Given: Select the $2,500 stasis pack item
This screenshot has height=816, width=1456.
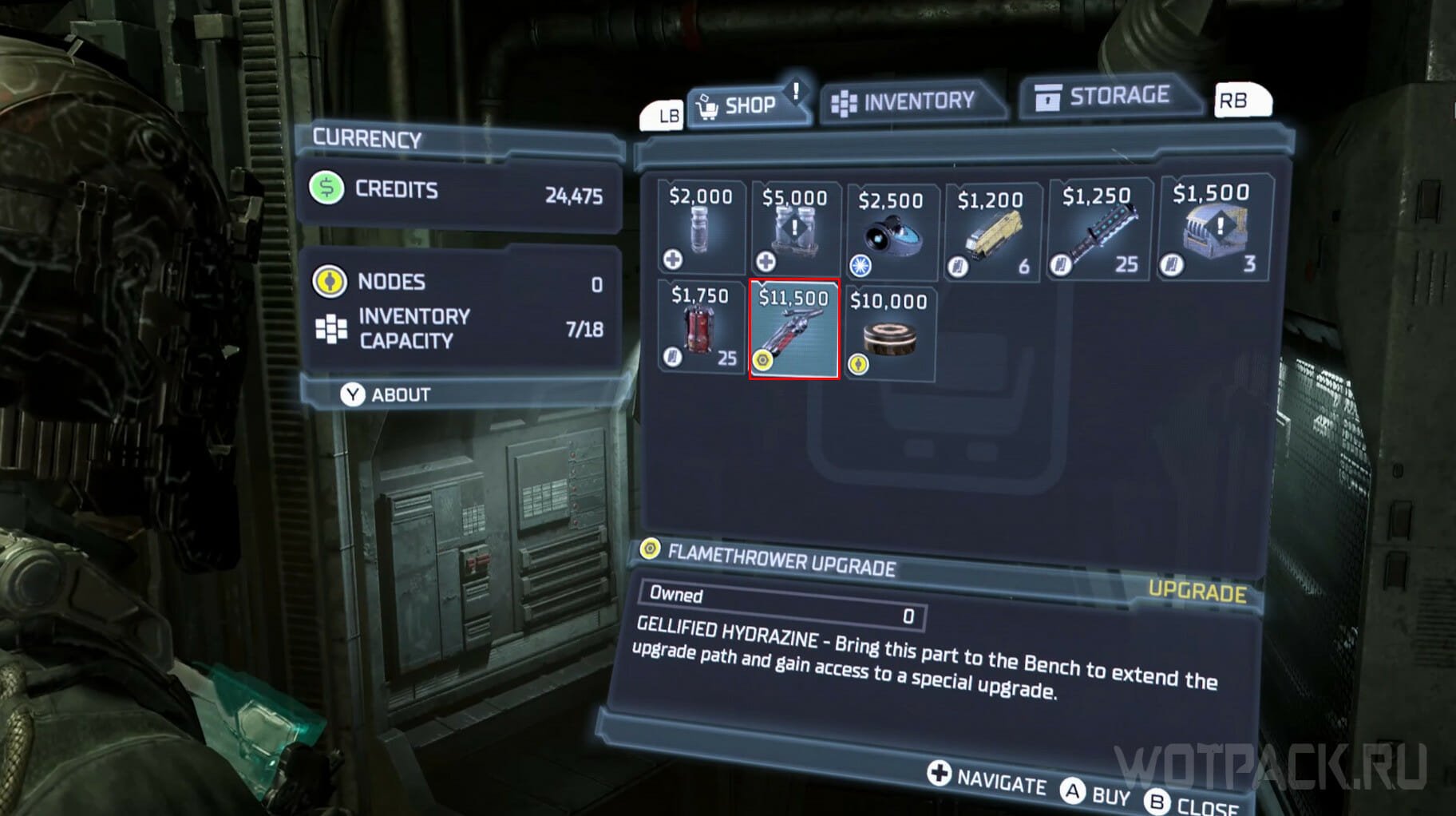Looking at the screenshot, I should point(891,234).
